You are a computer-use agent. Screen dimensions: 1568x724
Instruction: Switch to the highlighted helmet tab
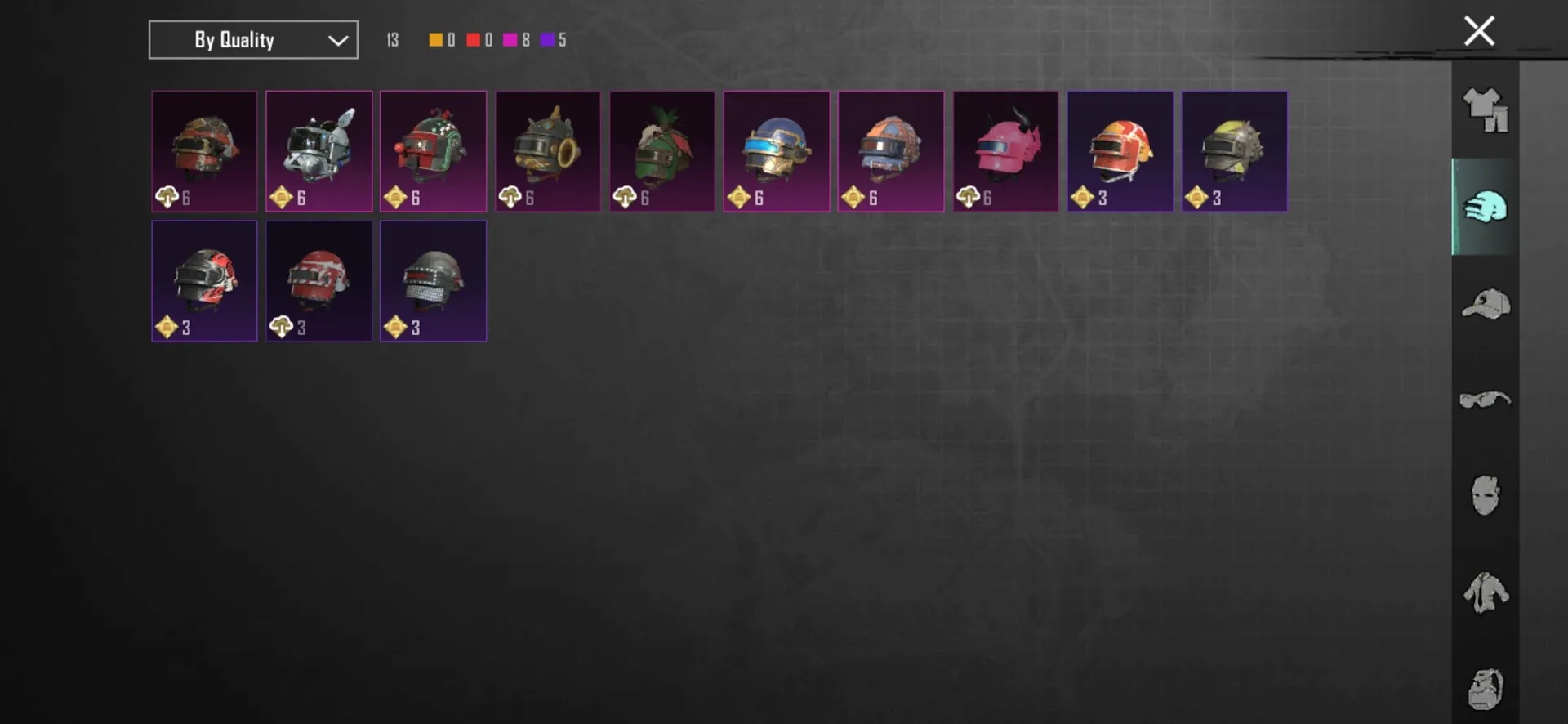[1486, 206]
